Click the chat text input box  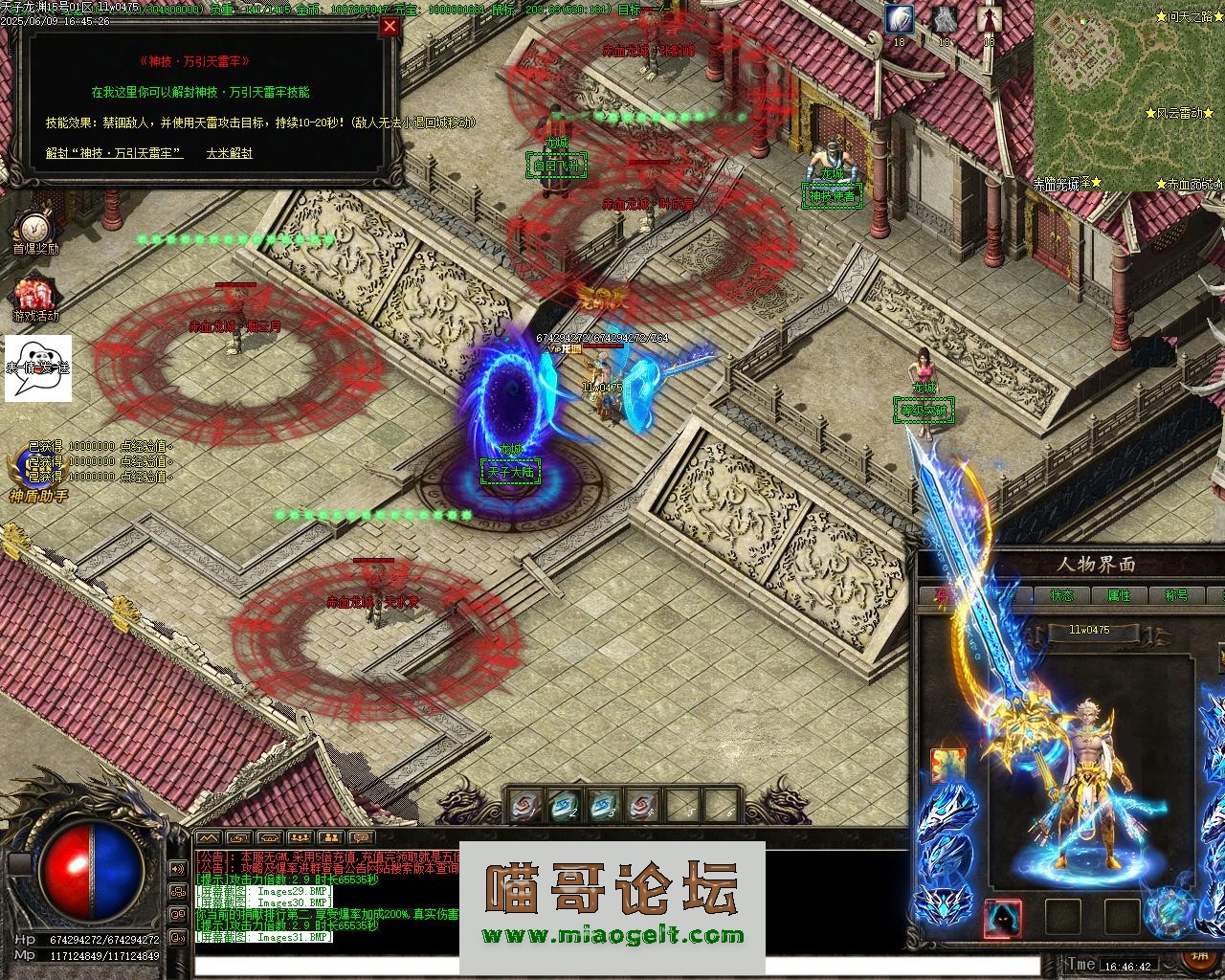(612, 965)
